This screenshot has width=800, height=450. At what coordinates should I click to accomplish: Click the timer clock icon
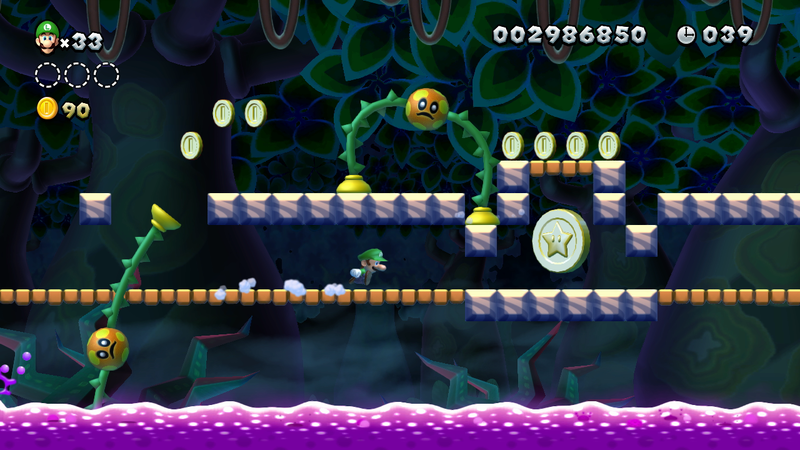tap(686, 35)
